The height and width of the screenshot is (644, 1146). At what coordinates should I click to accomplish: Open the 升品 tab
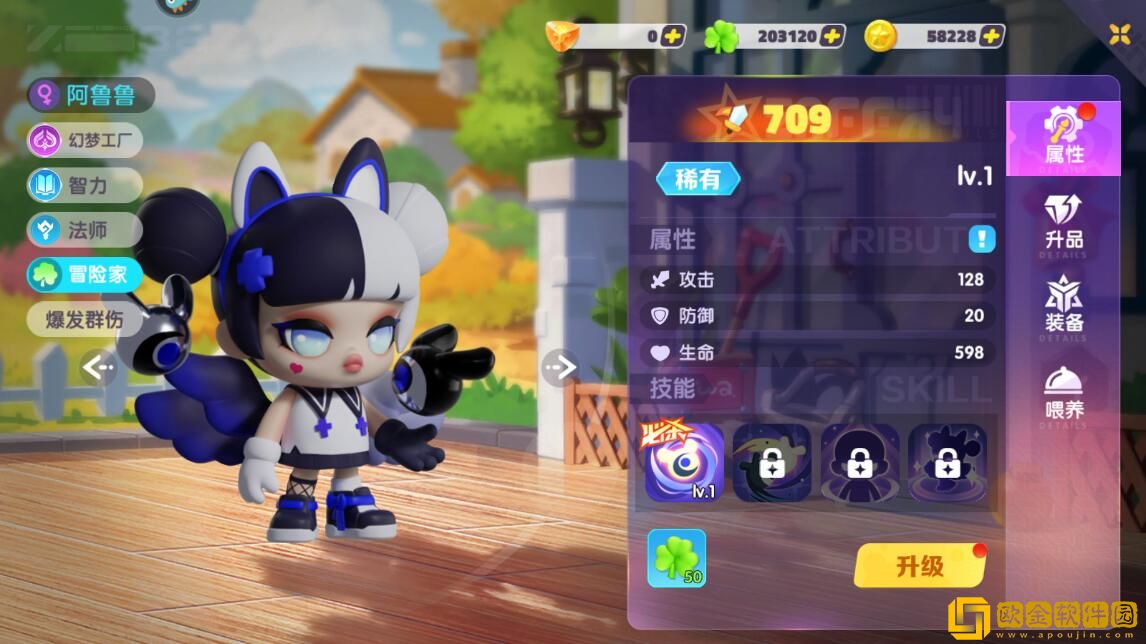[1063, 222]
